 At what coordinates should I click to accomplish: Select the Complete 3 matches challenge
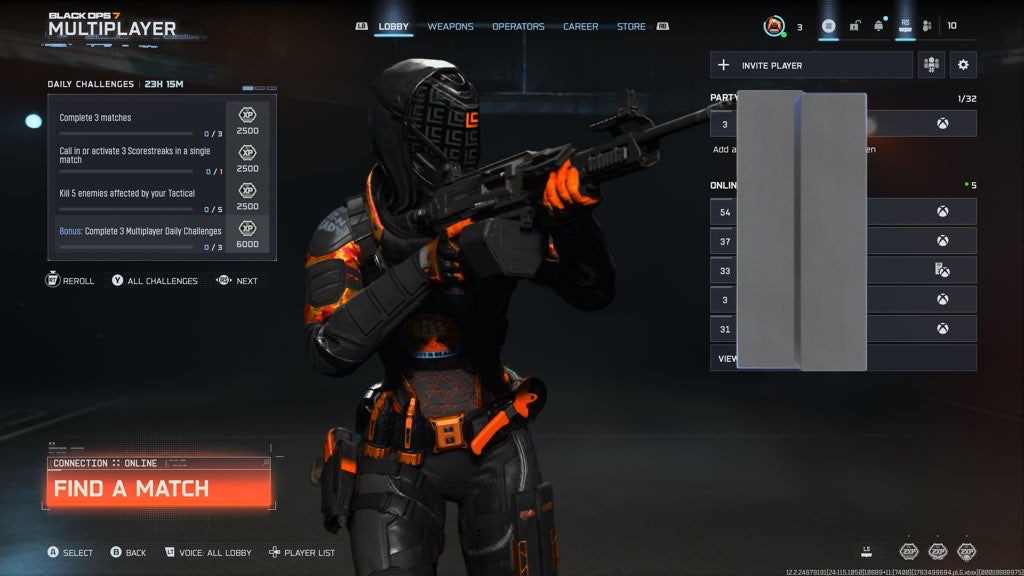pyautogui.click(x=140, y=118)
